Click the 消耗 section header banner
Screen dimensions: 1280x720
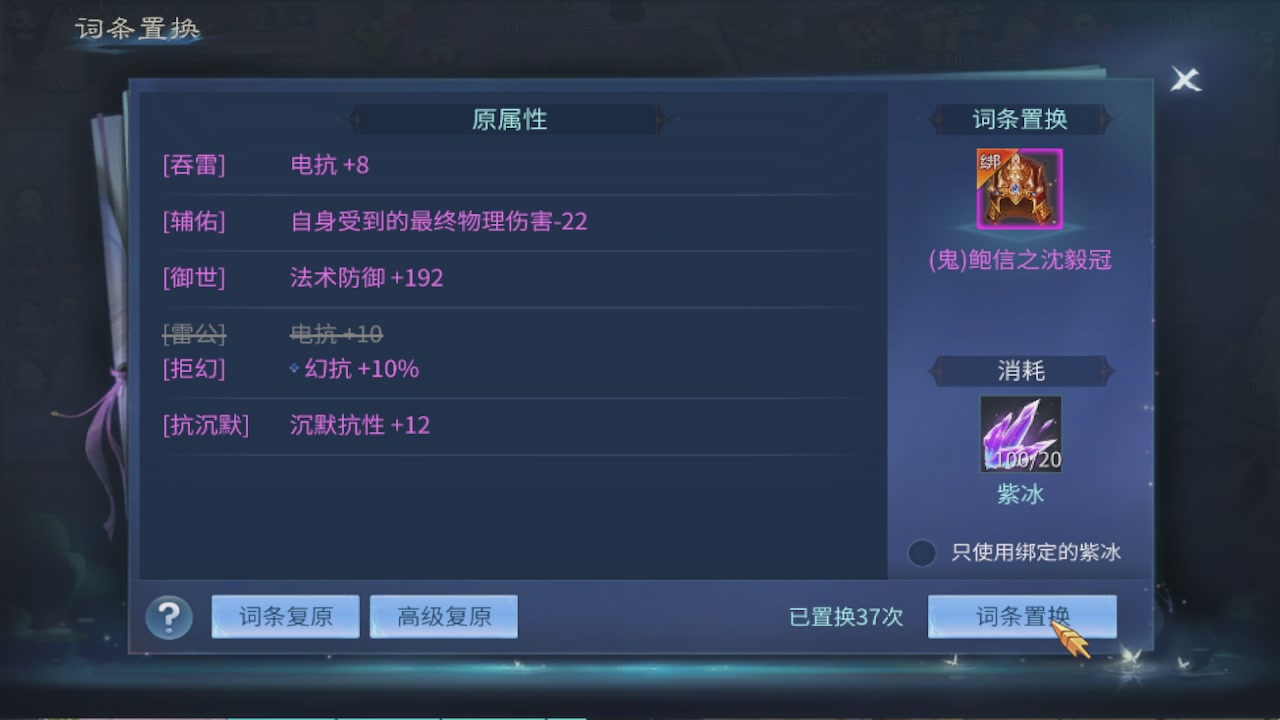(1022, 370)
